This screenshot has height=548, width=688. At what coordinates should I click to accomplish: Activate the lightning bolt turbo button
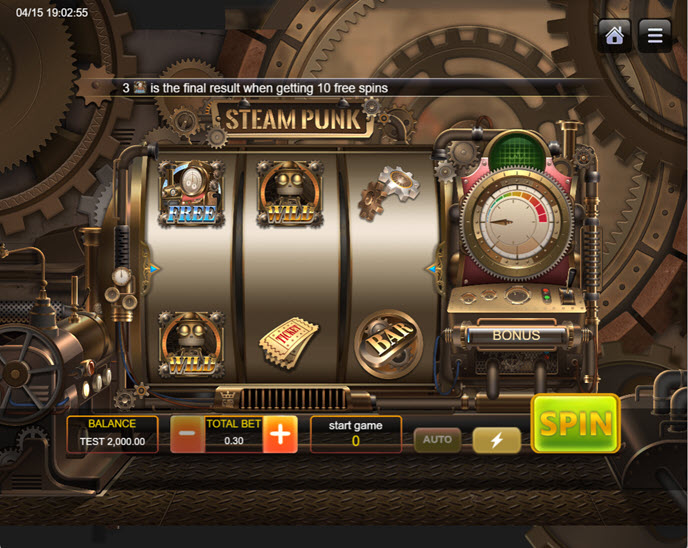click(x=497, y=440)
